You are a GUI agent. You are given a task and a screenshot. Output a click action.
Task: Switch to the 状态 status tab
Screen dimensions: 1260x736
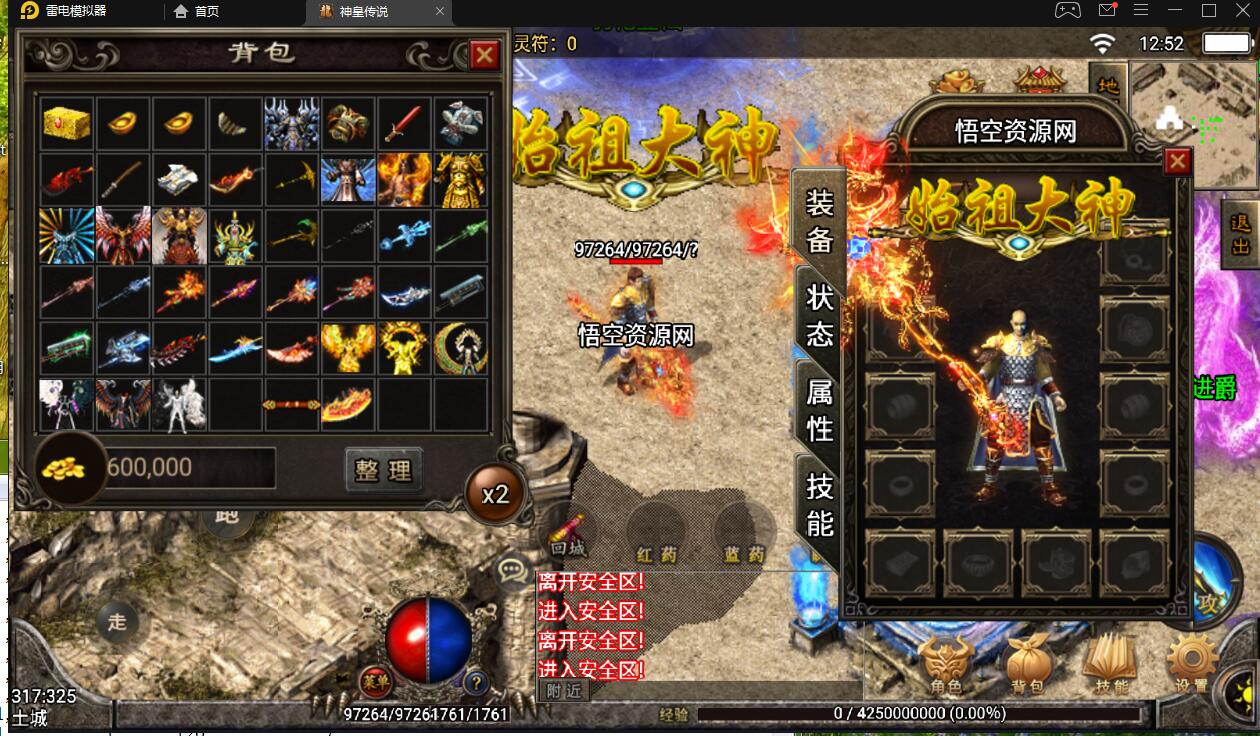pyautogui.click(x=820, y=315)
